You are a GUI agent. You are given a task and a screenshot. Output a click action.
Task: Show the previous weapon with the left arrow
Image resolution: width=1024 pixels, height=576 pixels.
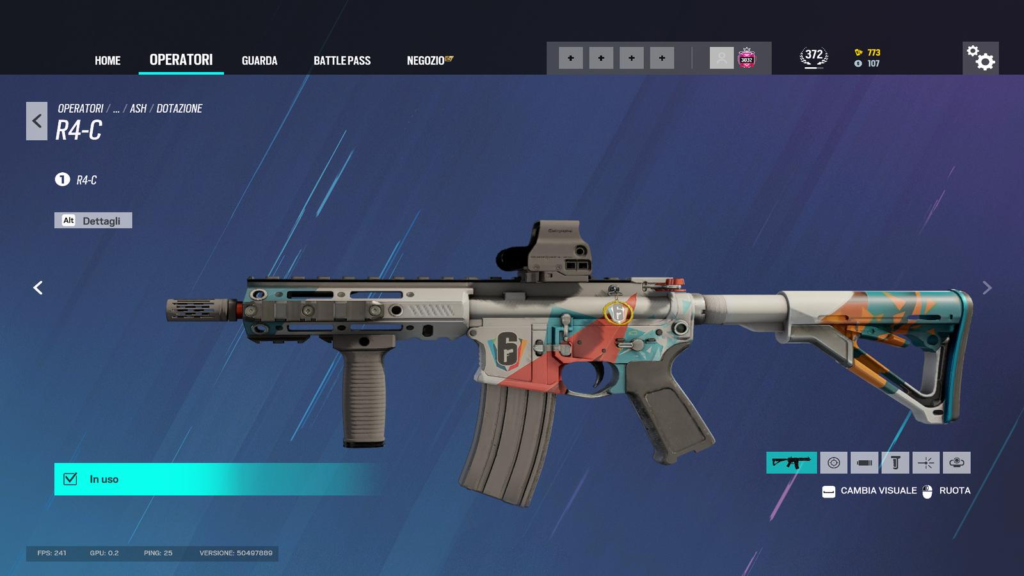click(x=38, y=288)
